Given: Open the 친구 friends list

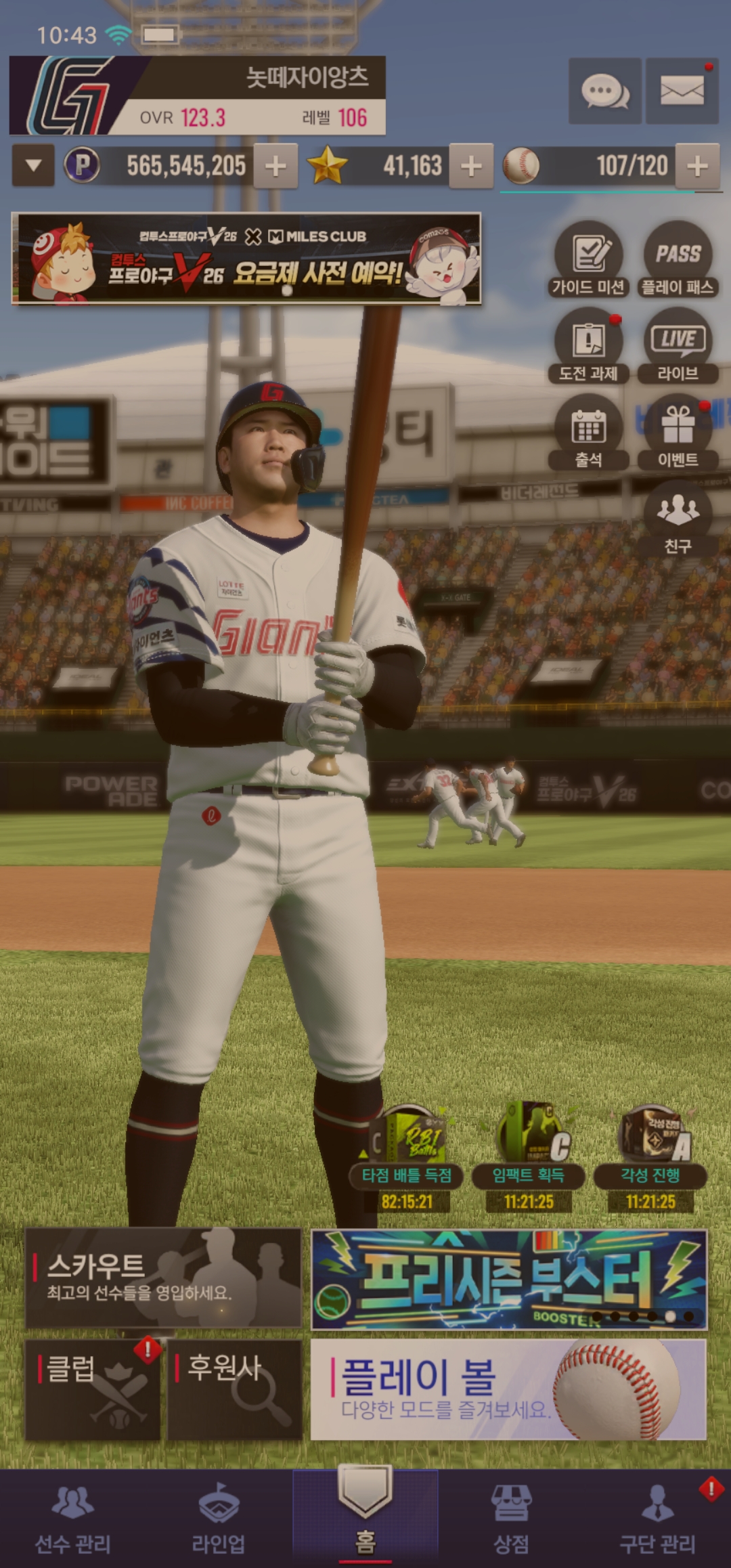Looking at the screenshot, I should click(678, 519).
